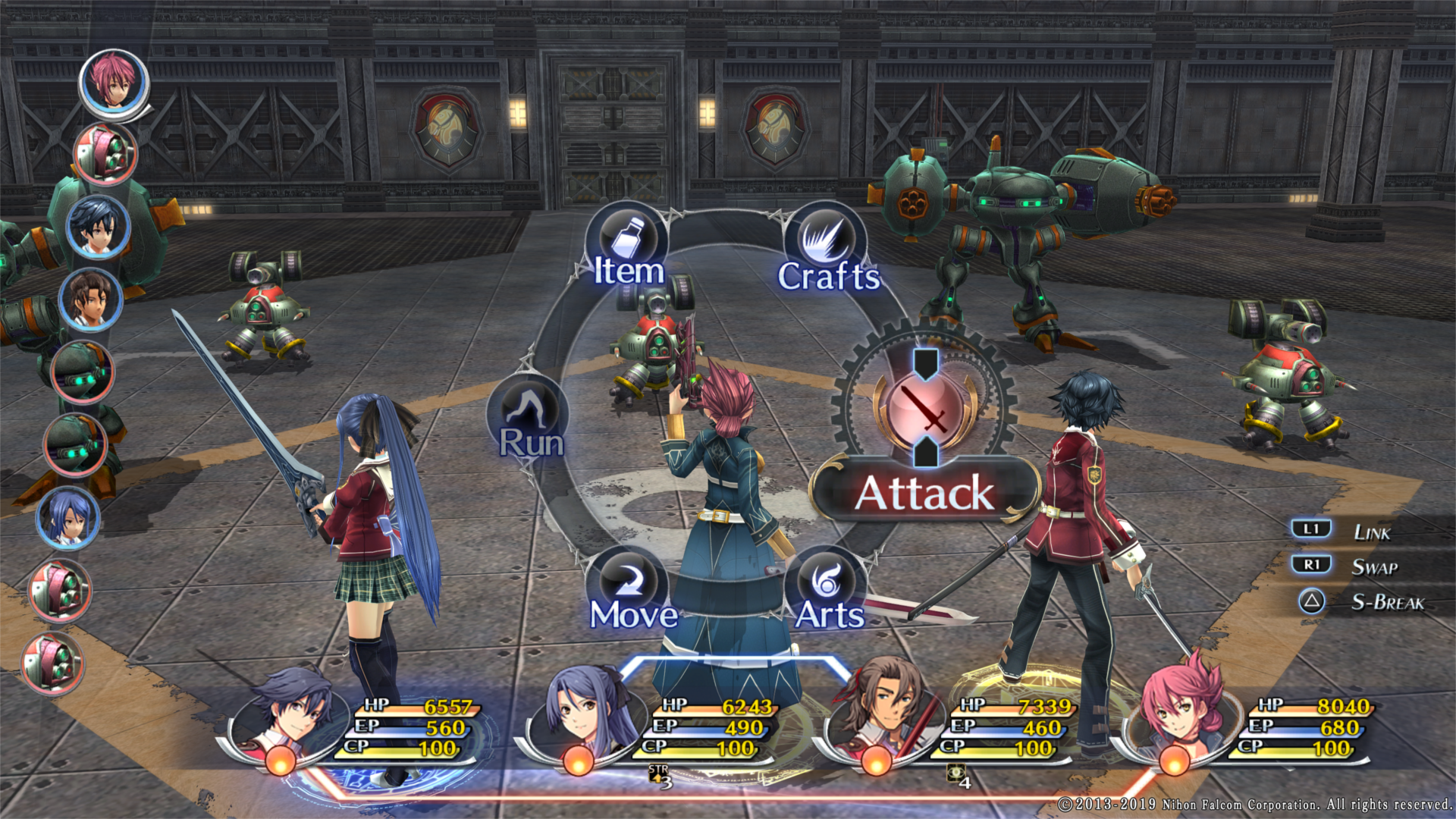The image size is (1456, 819).
Task: Click the brown-haired portrait in the turn order
Action: (90, 300)
